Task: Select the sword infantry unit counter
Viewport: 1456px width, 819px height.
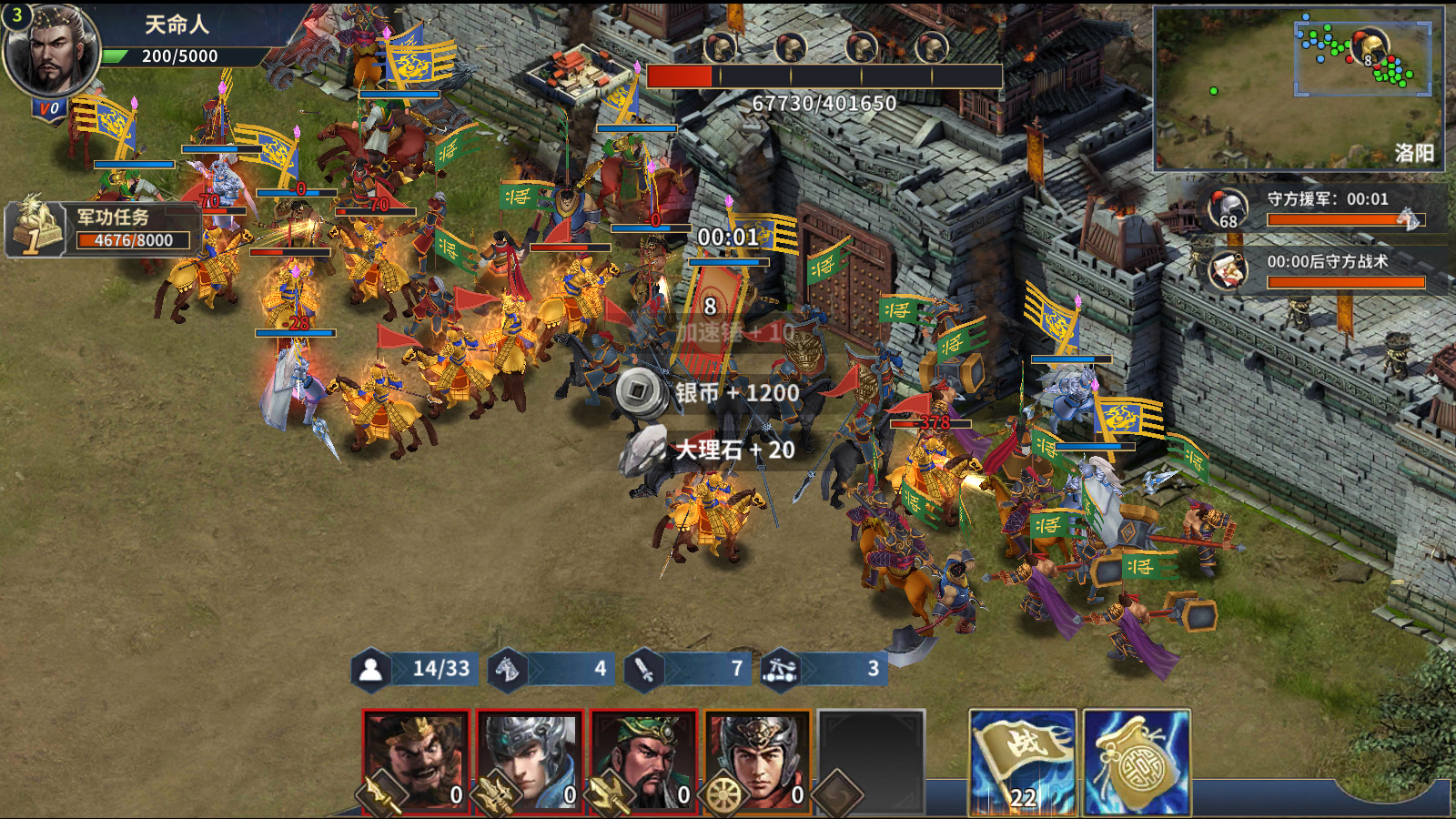Action: 688,670
